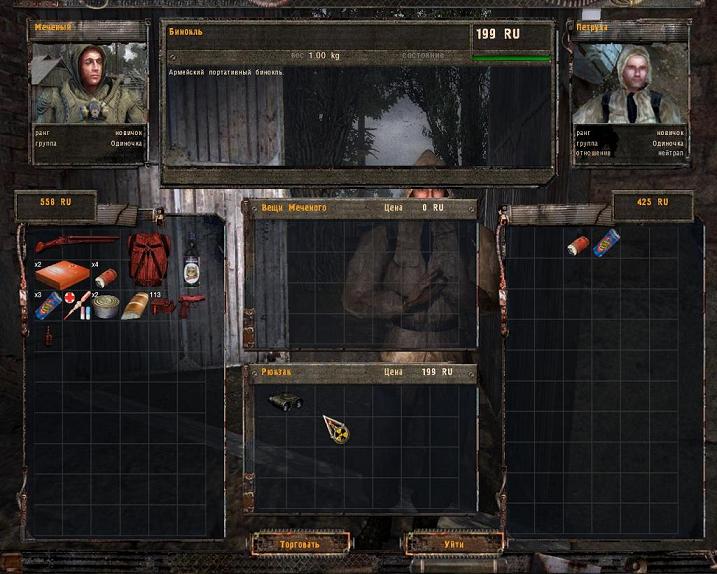Image resolution: width=717 pixels, height=574 pixels.
Task: Select the red-cross syringe medical item
Action: (76, 306)
